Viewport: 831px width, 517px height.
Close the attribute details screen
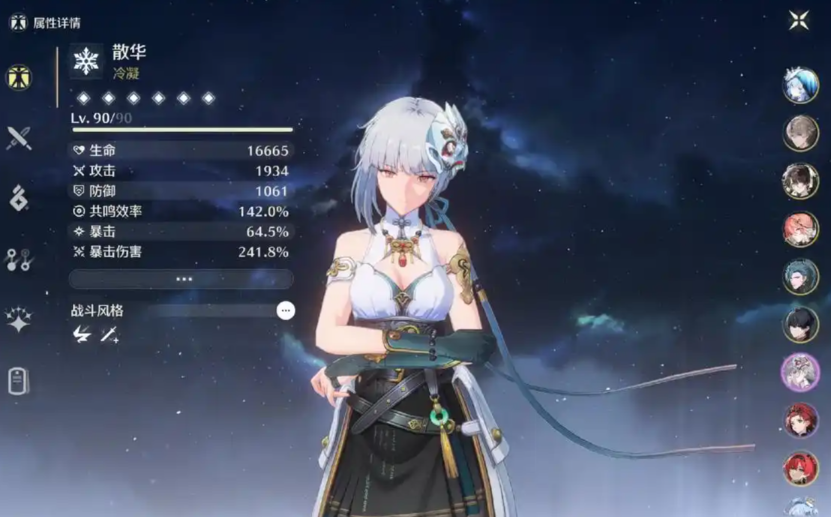(799, 21)
